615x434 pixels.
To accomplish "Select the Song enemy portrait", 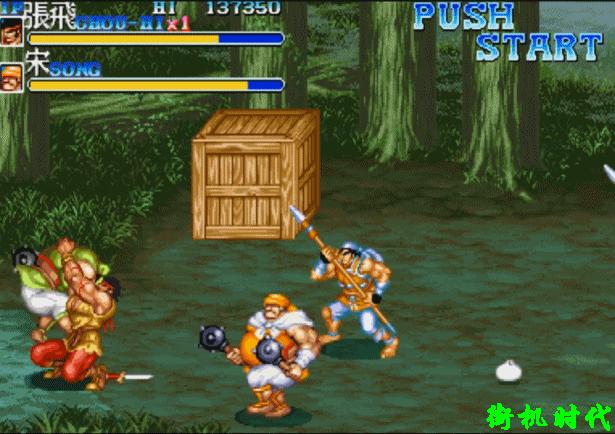I will (x=12, y=77).
